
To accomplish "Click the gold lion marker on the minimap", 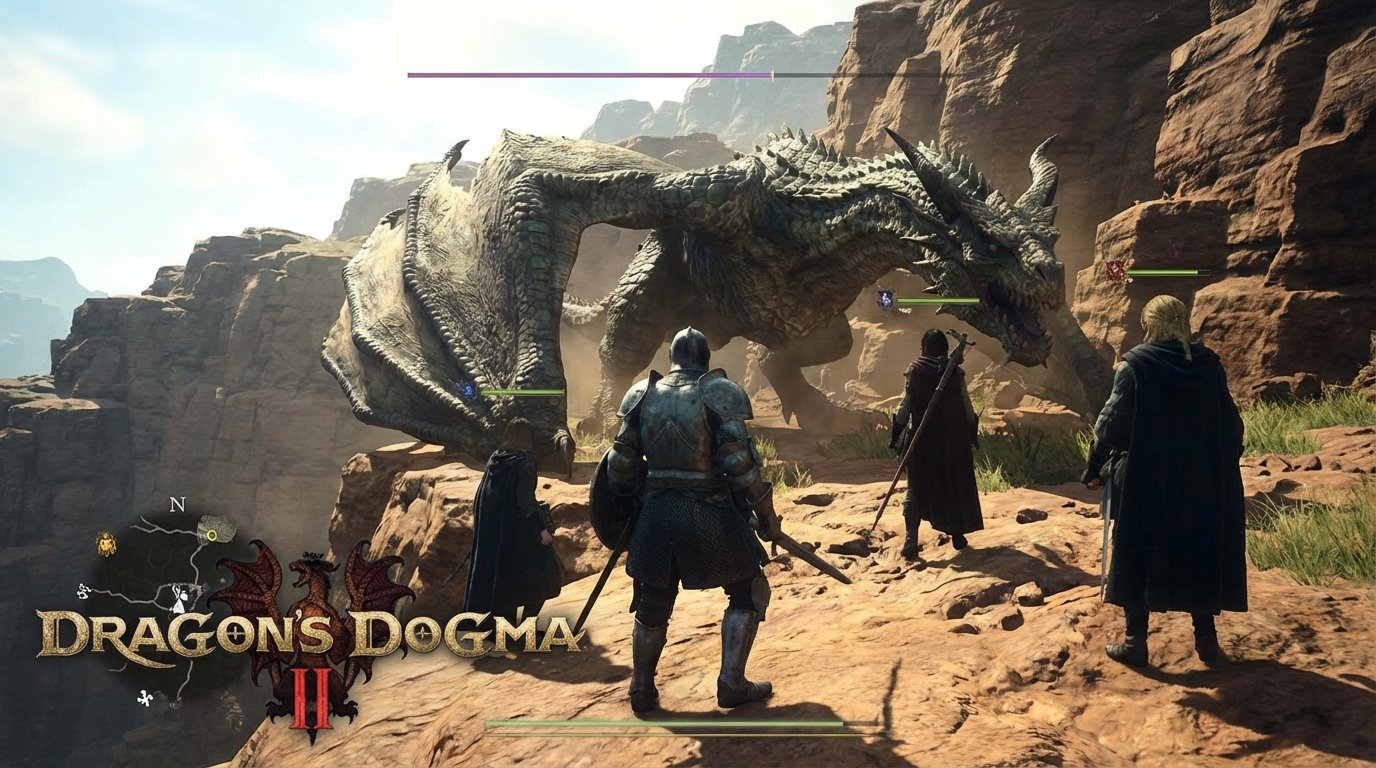I will tap(107, 543).
